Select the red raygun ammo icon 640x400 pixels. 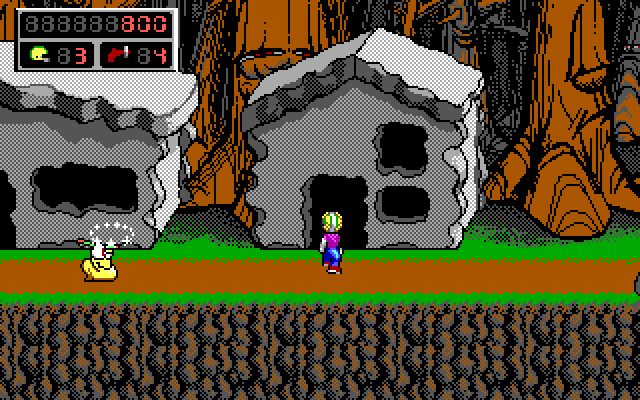118,53
